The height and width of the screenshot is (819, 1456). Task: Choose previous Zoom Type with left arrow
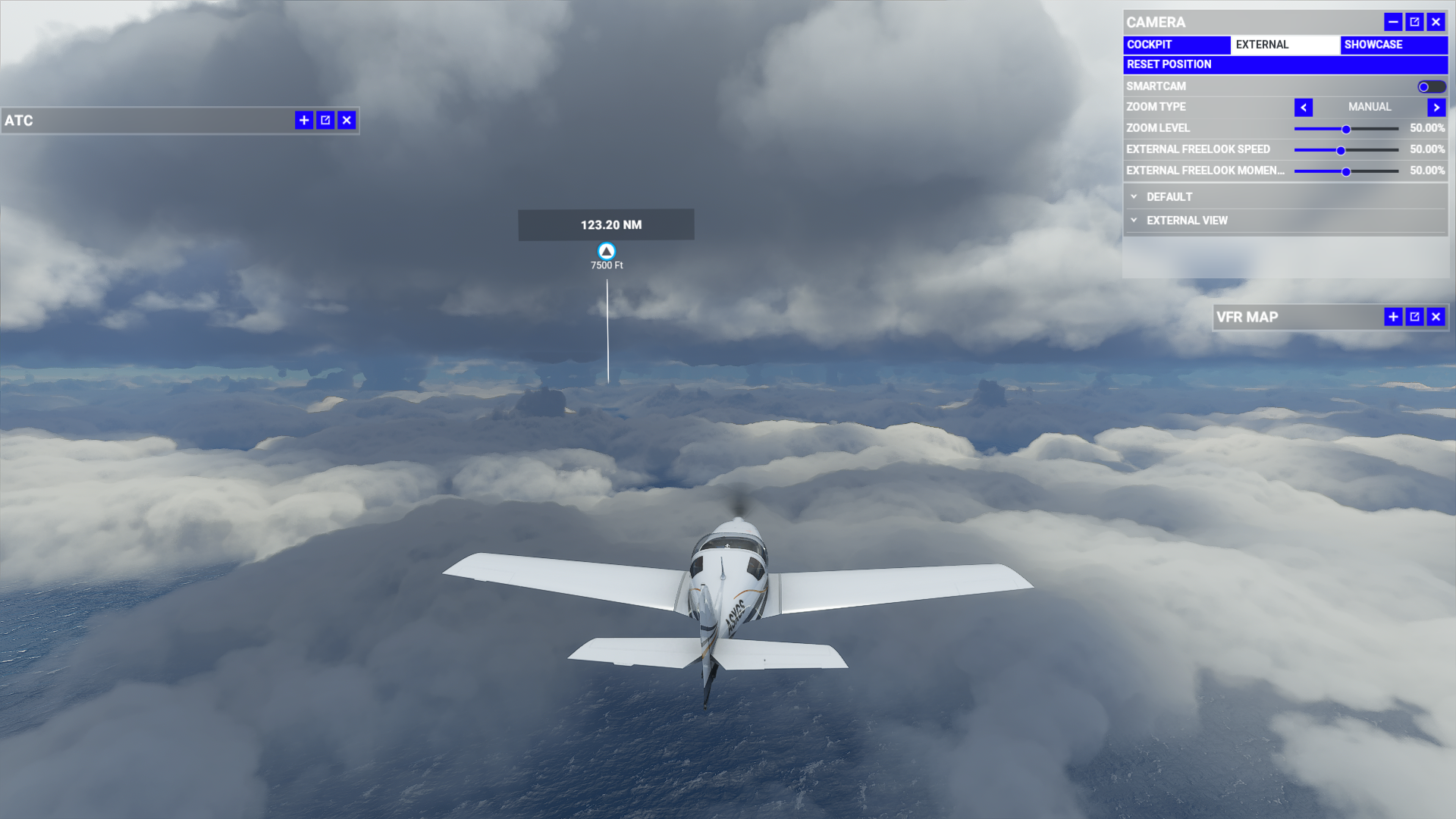(x=1304, y=108)
